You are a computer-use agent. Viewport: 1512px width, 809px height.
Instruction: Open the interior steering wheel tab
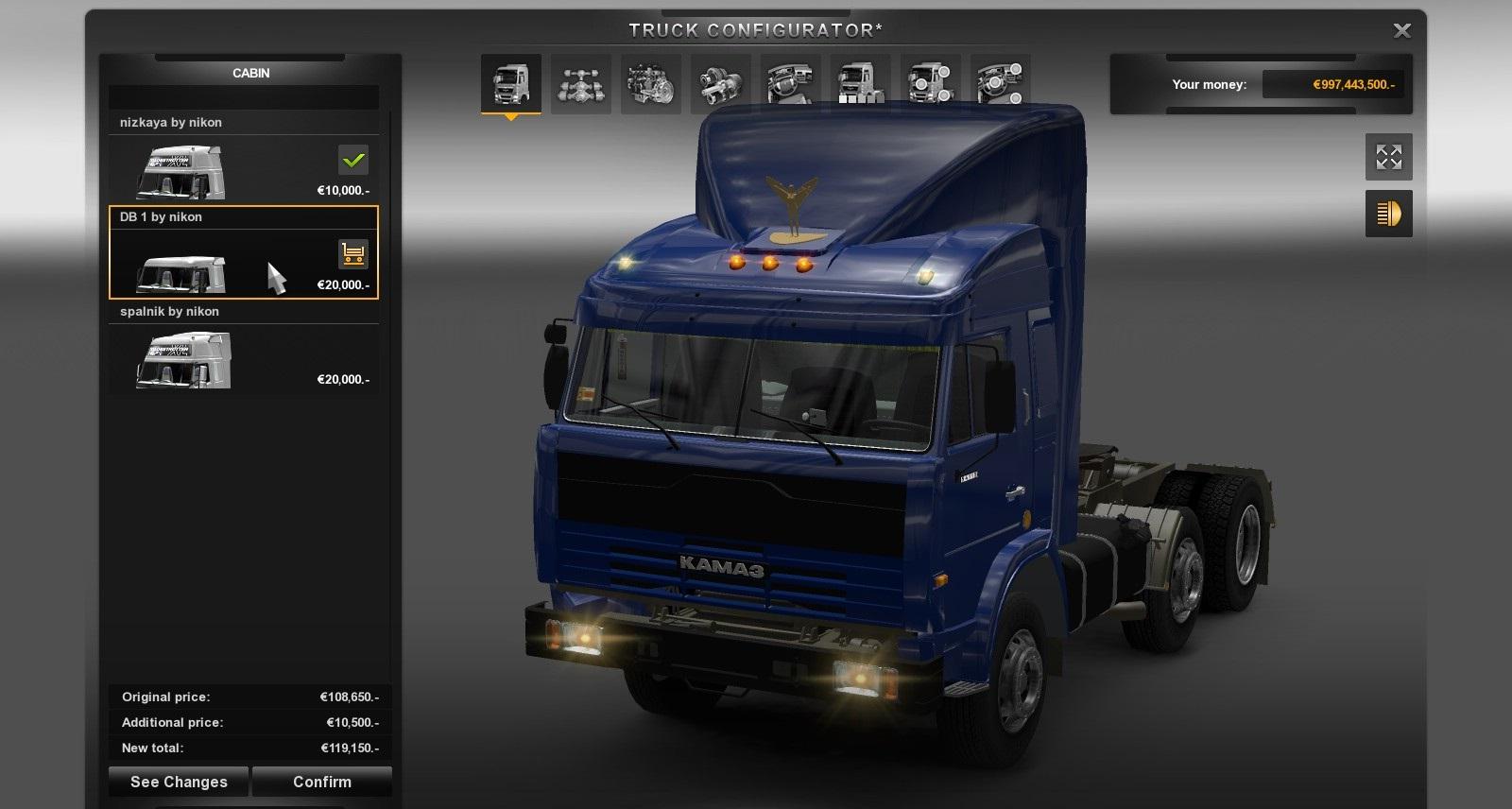tap(790, 84)
